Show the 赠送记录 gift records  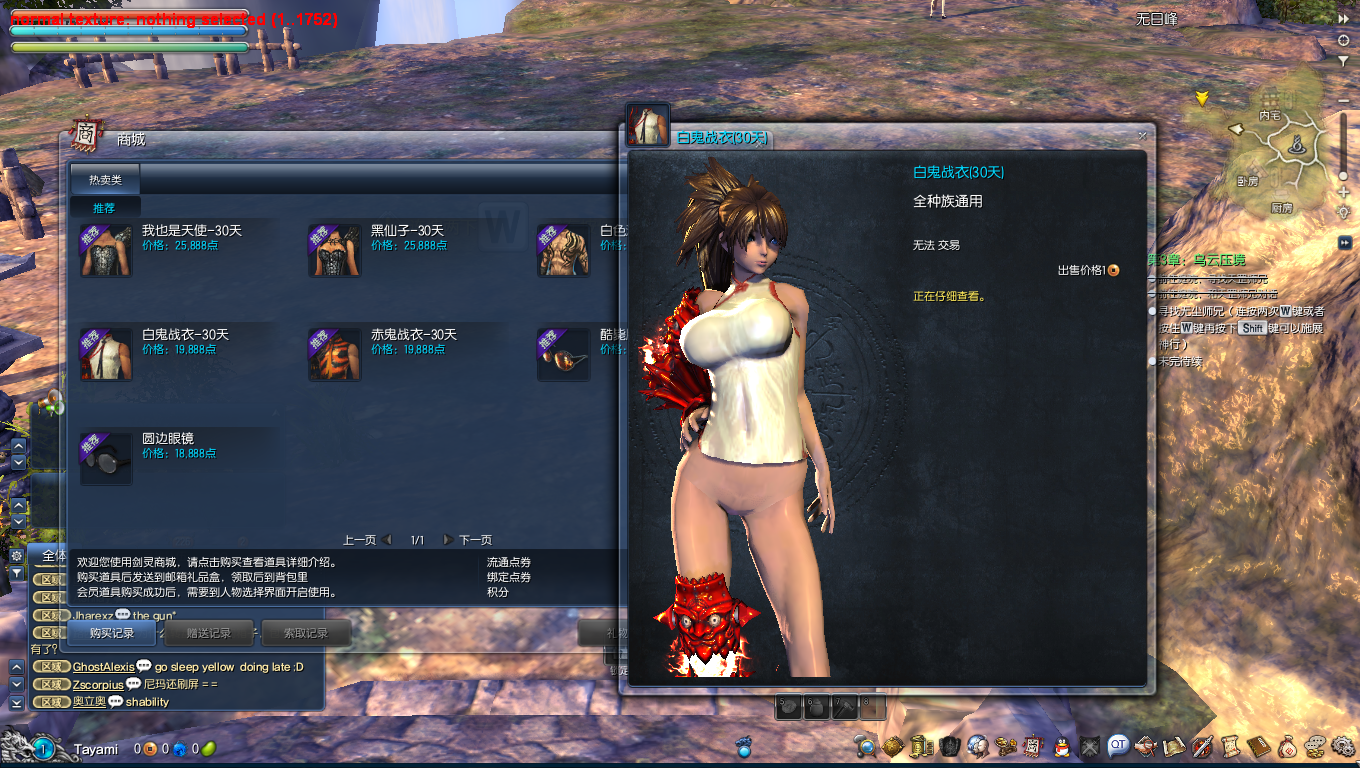(209, 633)
